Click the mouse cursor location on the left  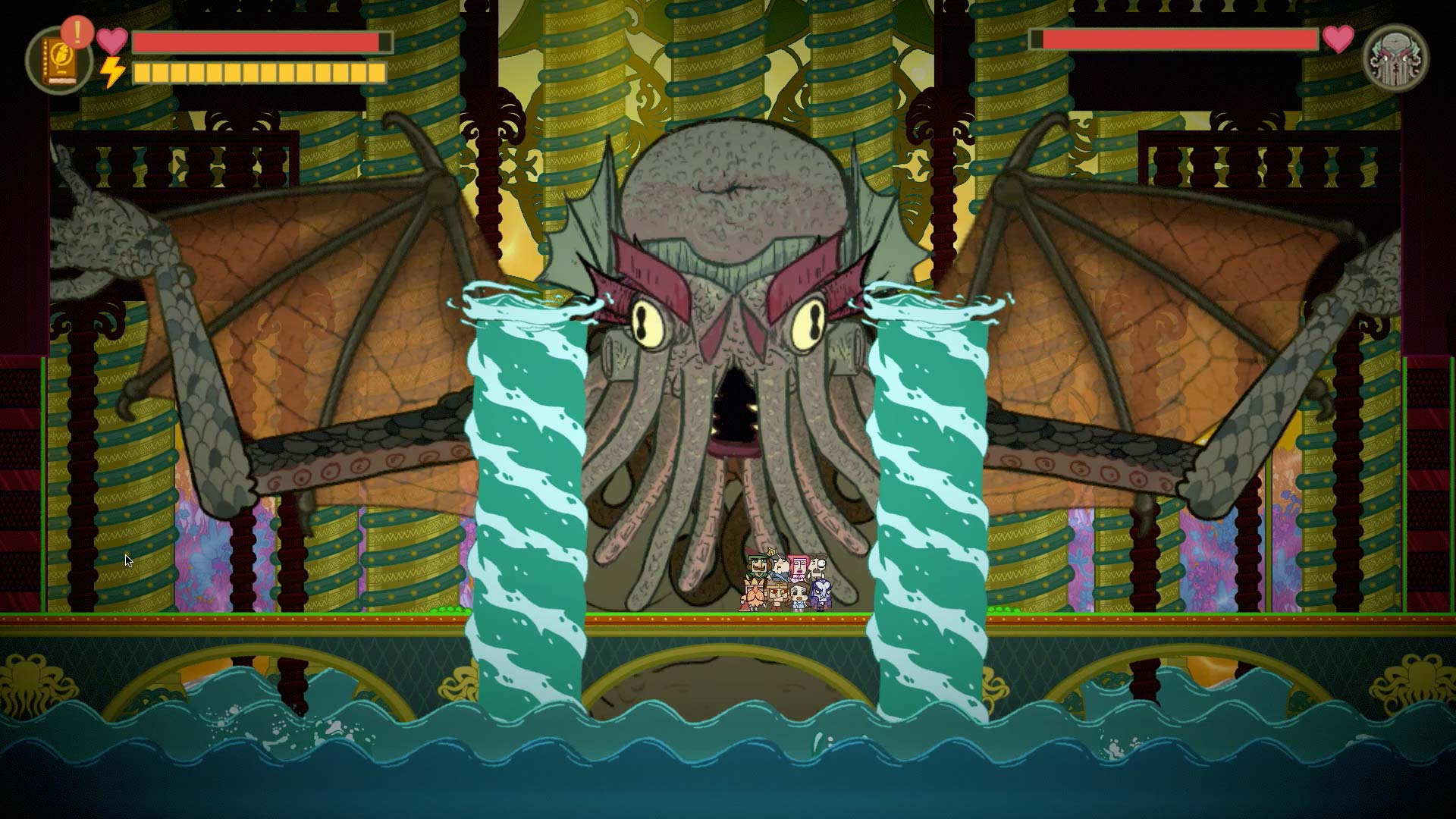(x=127, y=559)
